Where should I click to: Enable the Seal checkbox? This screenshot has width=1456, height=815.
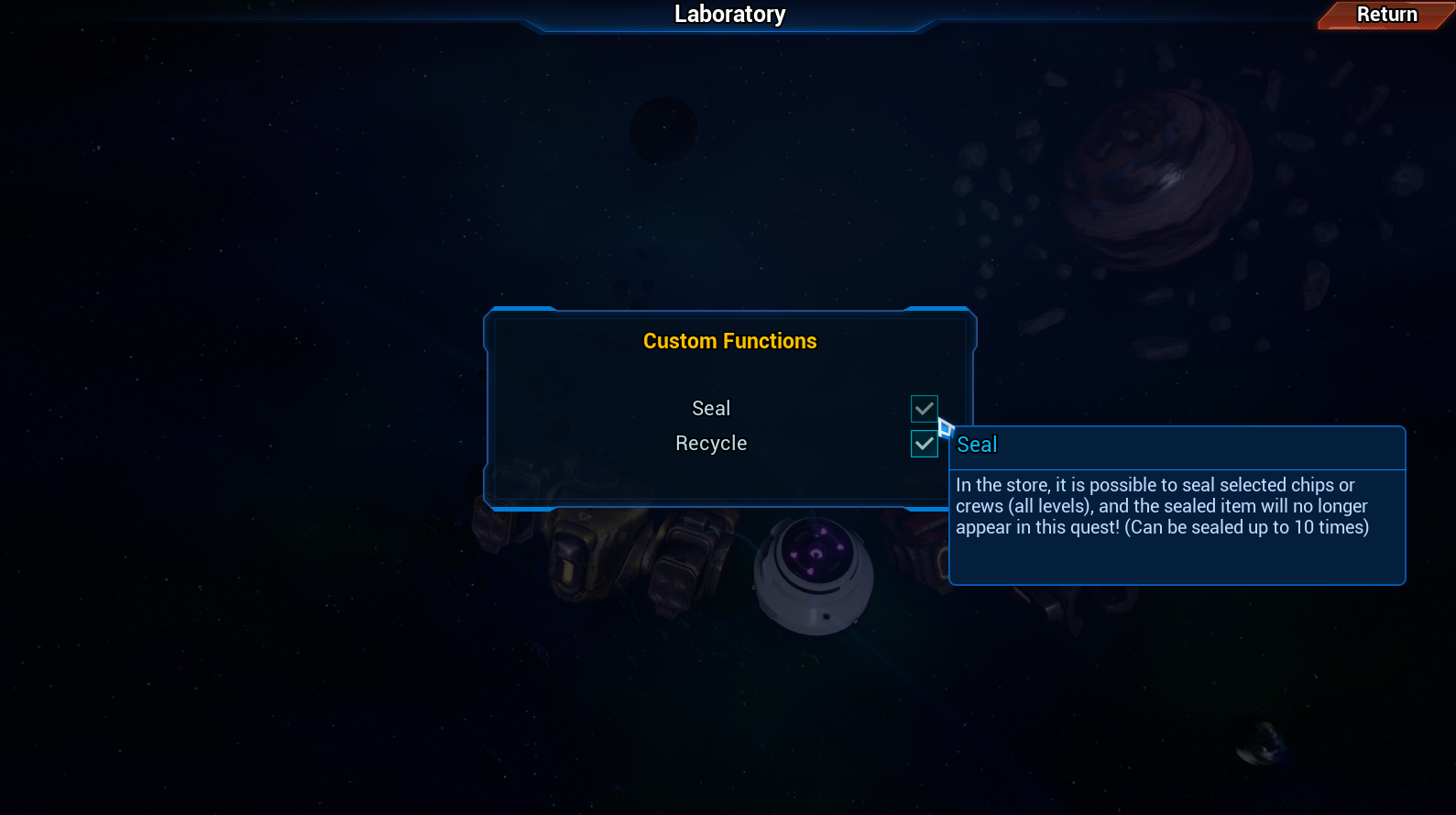924,409
